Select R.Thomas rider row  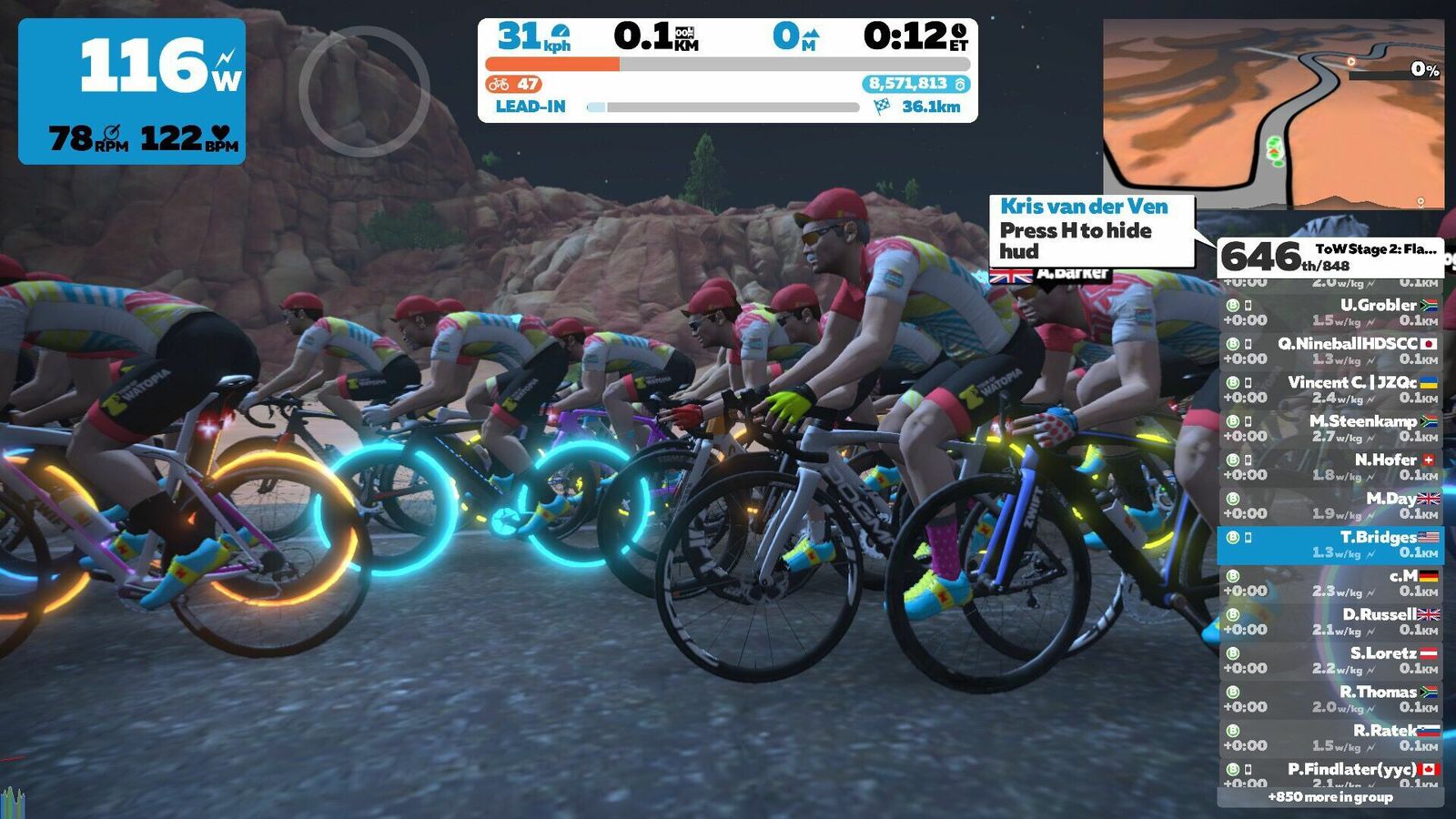pos(1330,699)
